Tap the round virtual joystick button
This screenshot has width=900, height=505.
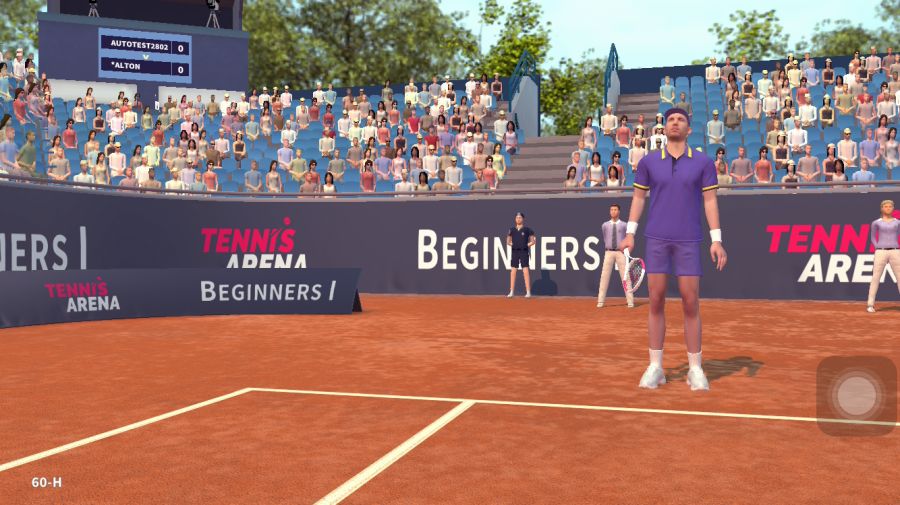click(x=856, y=395)
